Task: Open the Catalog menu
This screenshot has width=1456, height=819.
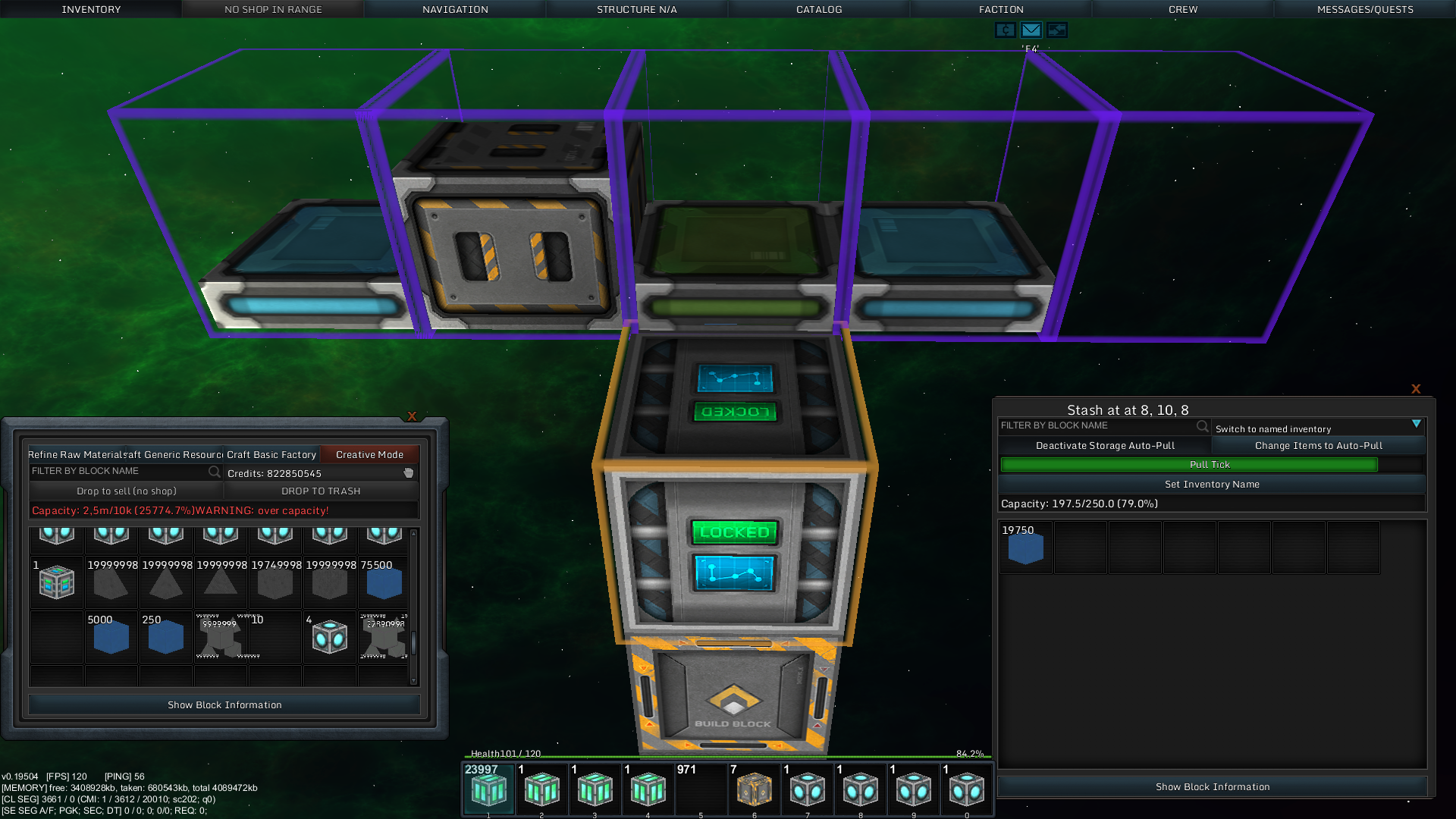Action: point(819,9)
